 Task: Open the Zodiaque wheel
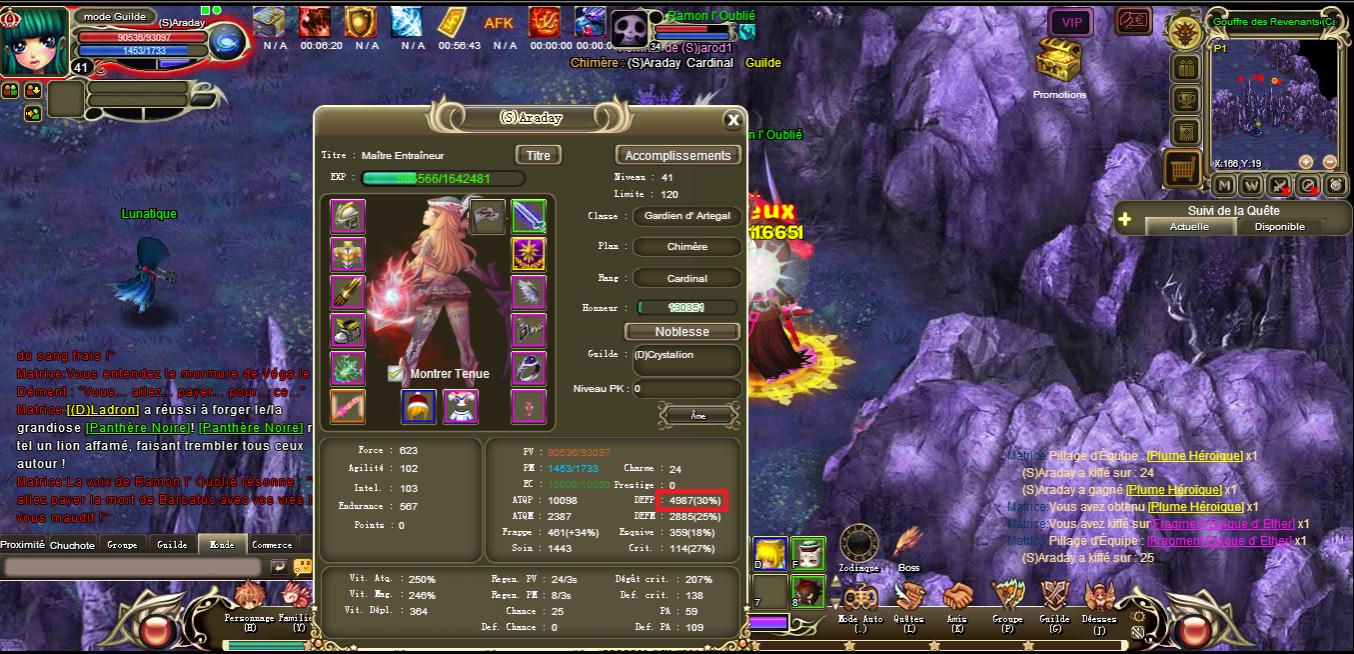tap(858, 545)
